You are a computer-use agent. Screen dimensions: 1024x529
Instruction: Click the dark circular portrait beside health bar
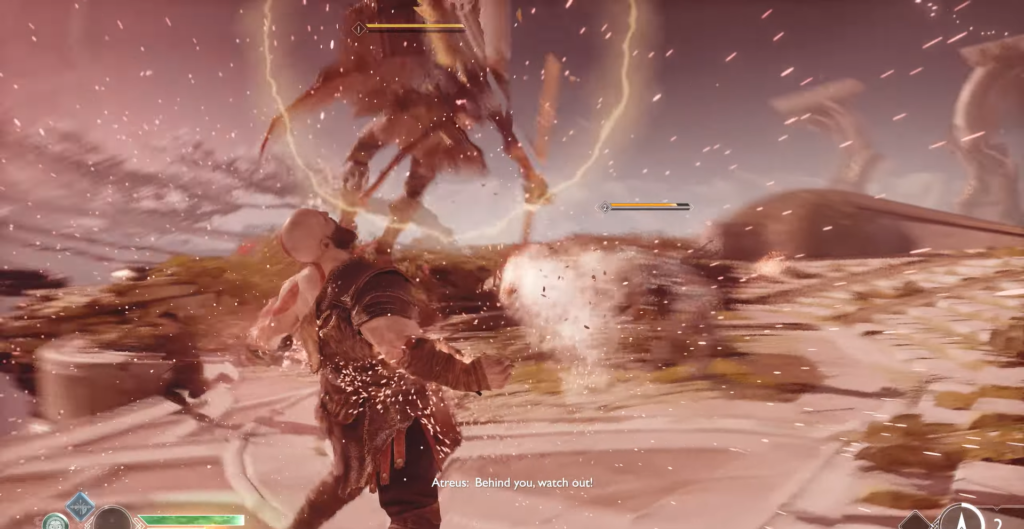point(113,519)
